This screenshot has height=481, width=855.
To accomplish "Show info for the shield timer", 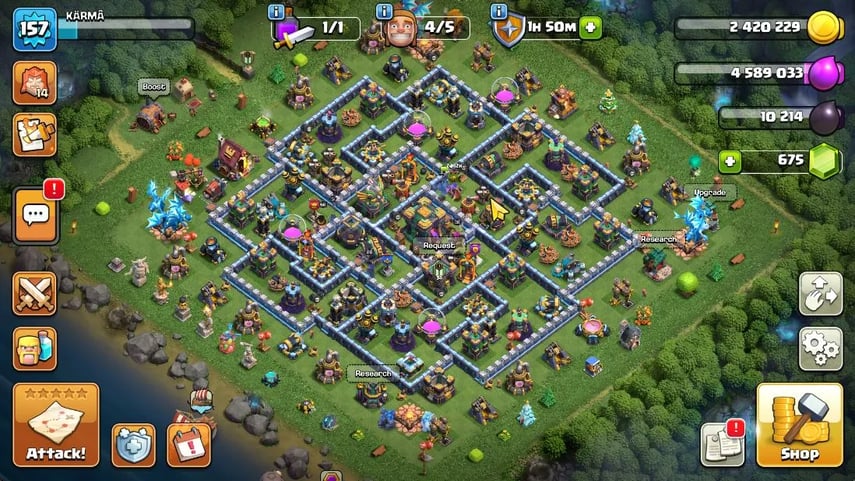I will [499, 11].
